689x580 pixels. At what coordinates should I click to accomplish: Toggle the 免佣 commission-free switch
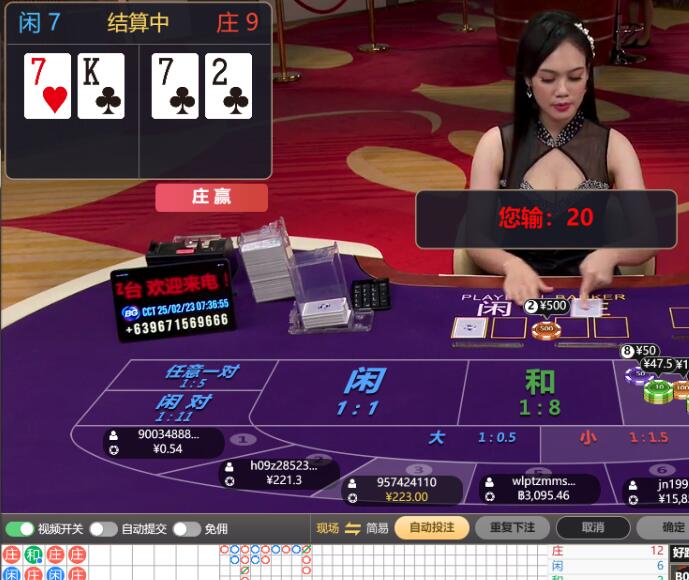pos(187,529)
